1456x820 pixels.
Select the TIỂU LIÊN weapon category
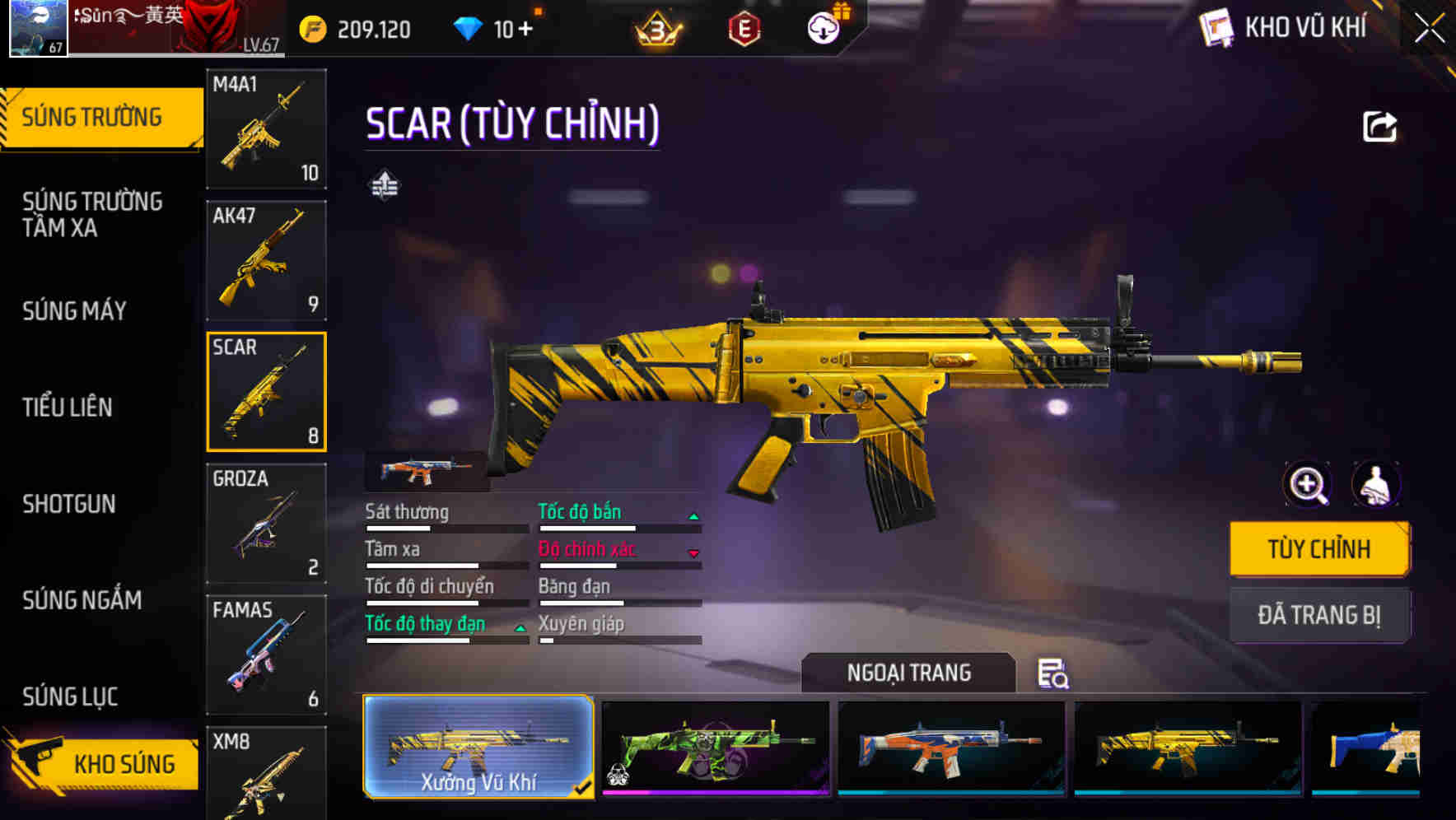coord(69,407)
